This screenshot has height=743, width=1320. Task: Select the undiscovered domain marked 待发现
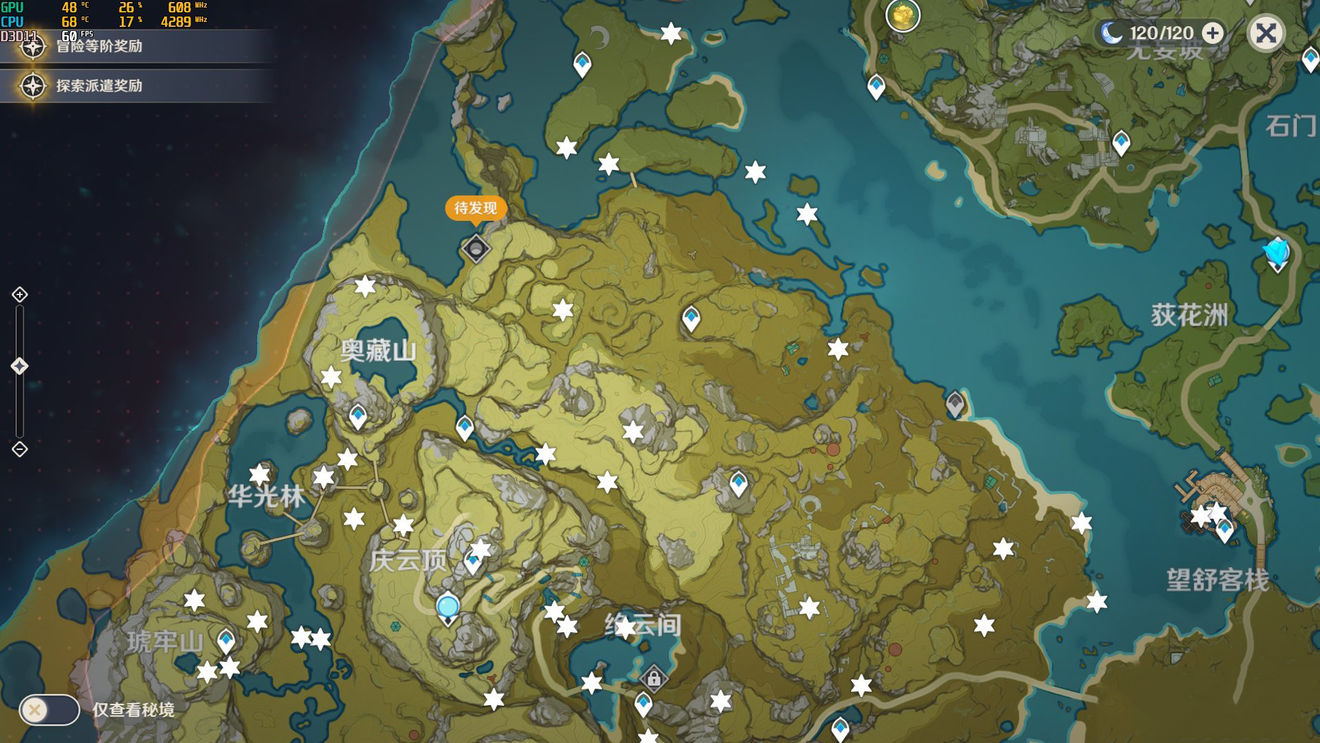point(476,247)
